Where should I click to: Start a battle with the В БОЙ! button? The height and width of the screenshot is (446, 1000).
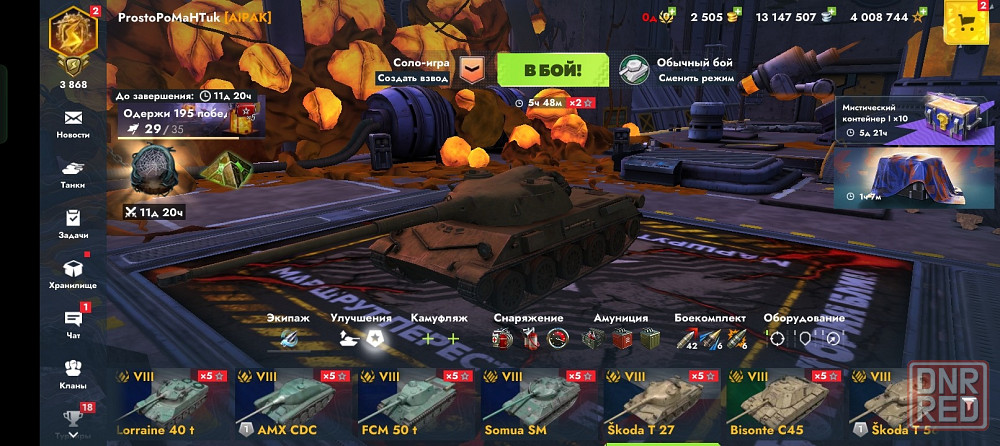coord(553,70)
